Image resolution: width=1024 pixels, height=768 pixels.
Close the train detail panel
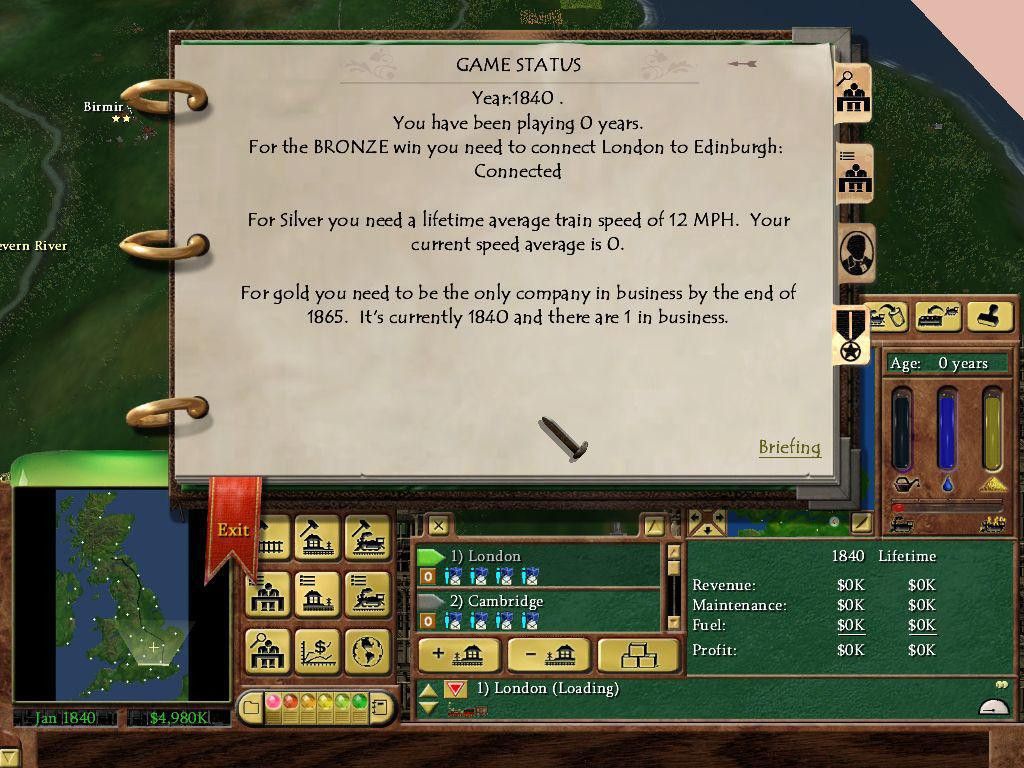438,524
